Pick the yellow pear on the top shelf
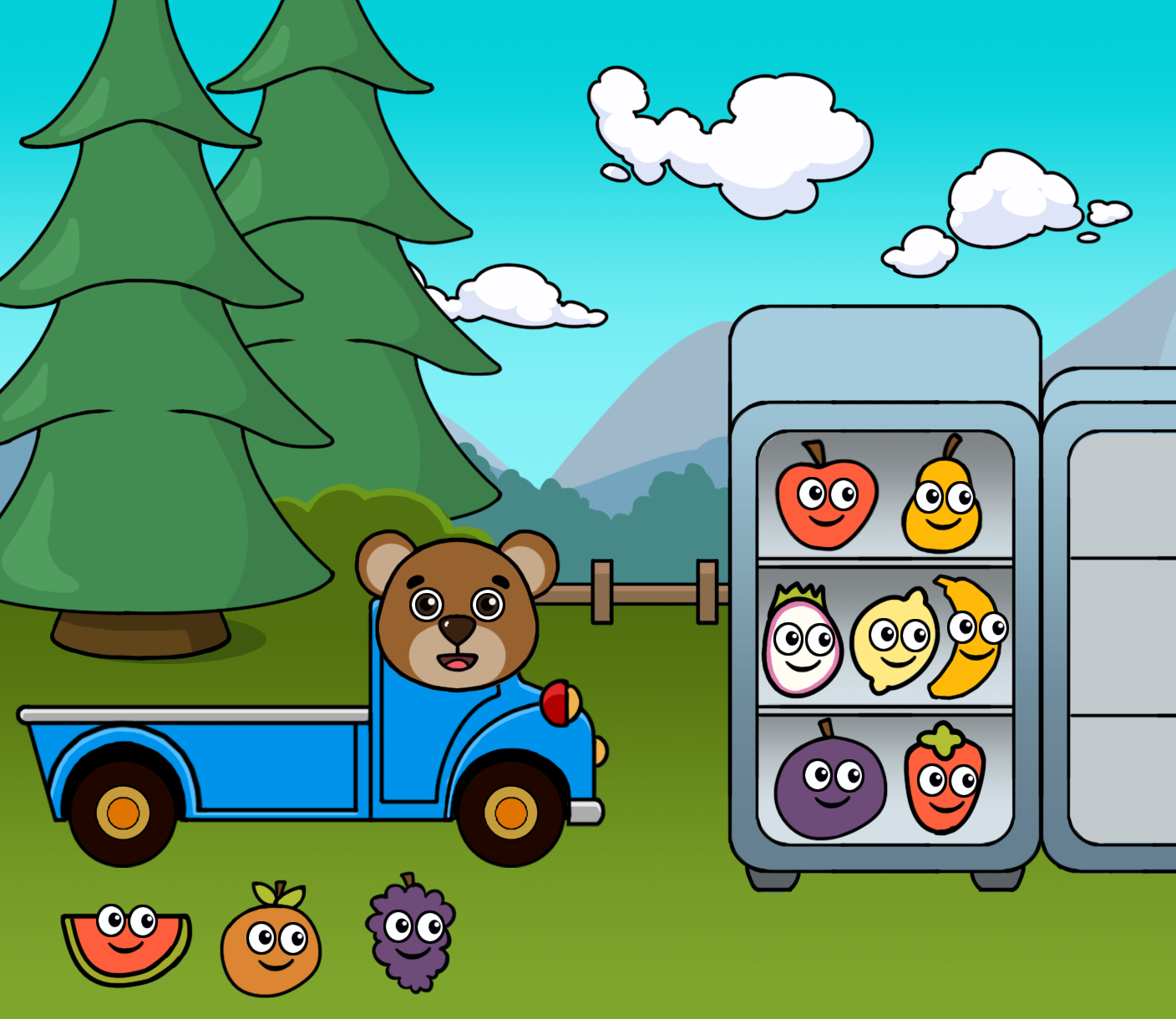The height and width of the screenshot is (1019, 1176). [942, 504]
